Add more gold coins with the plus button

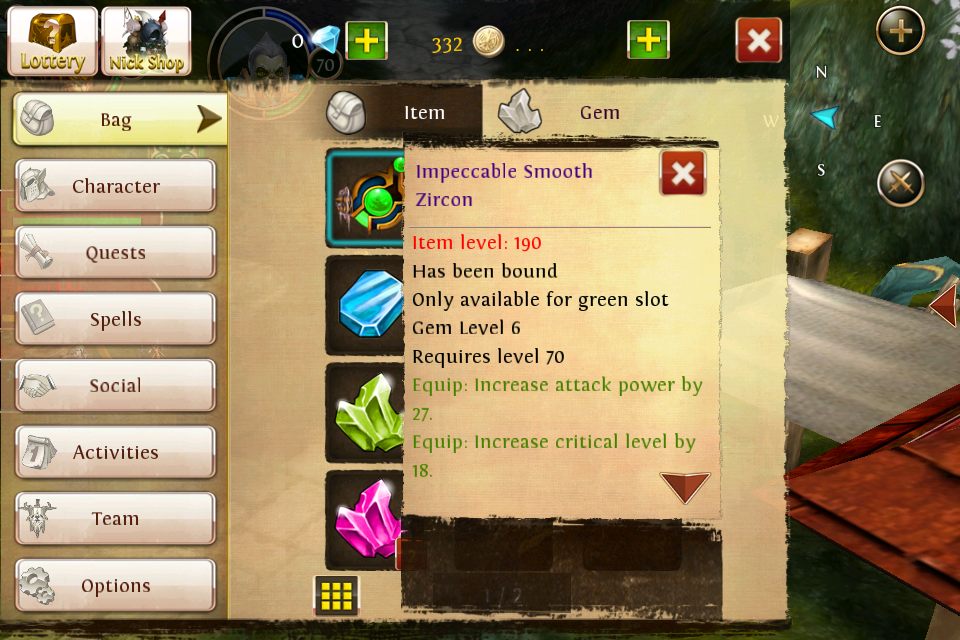click(648, 41)
